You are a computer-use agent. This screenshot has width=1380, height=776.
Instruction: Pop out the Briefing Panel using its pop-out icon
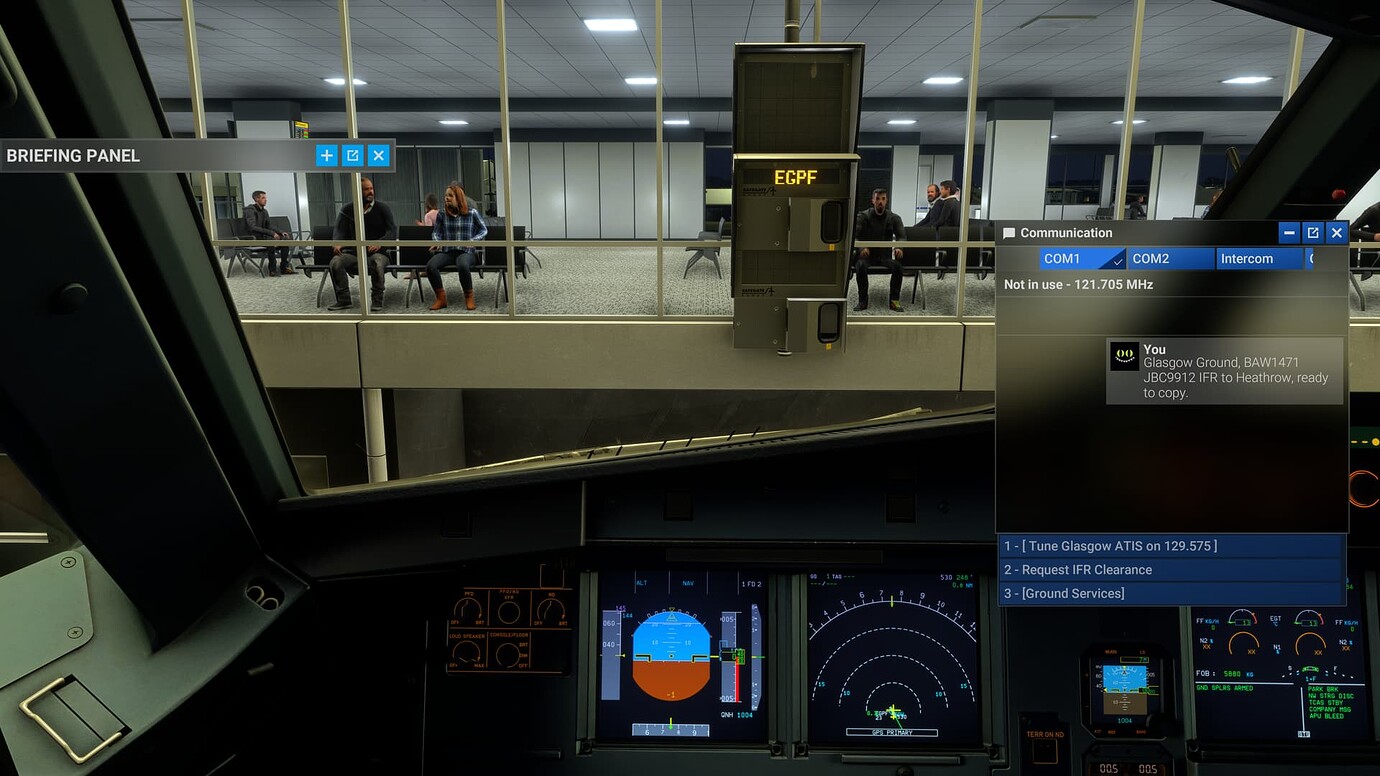pyautogui.click(x=352, y=156)
